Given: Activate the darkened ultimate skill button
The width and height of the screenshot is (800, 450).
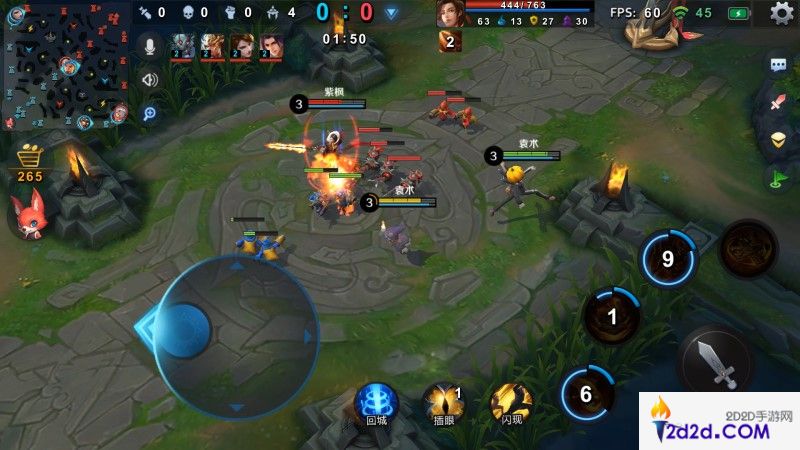Looking at the screenshot, I should coord(747,248).
